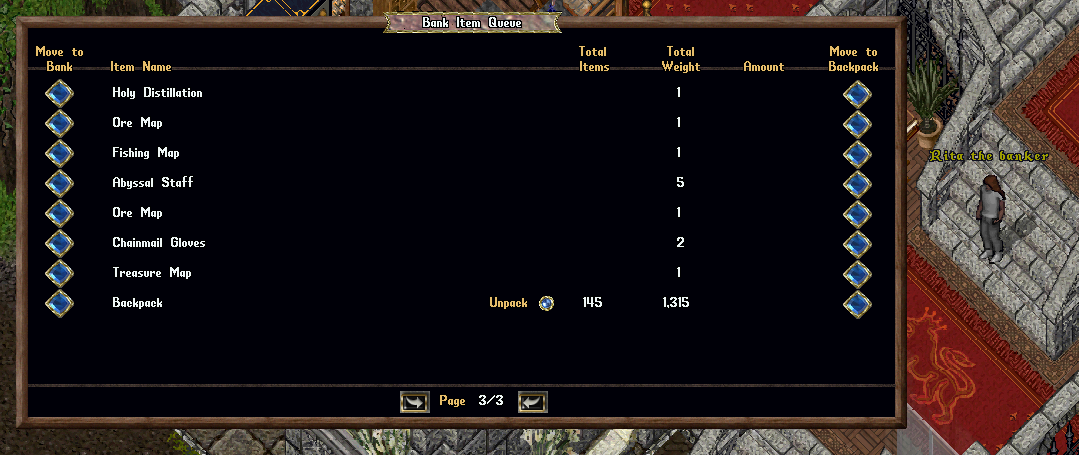Return Abyssal Staff to the backpack
This screenshot has width=1079, height=455.
tap(857, 184)
